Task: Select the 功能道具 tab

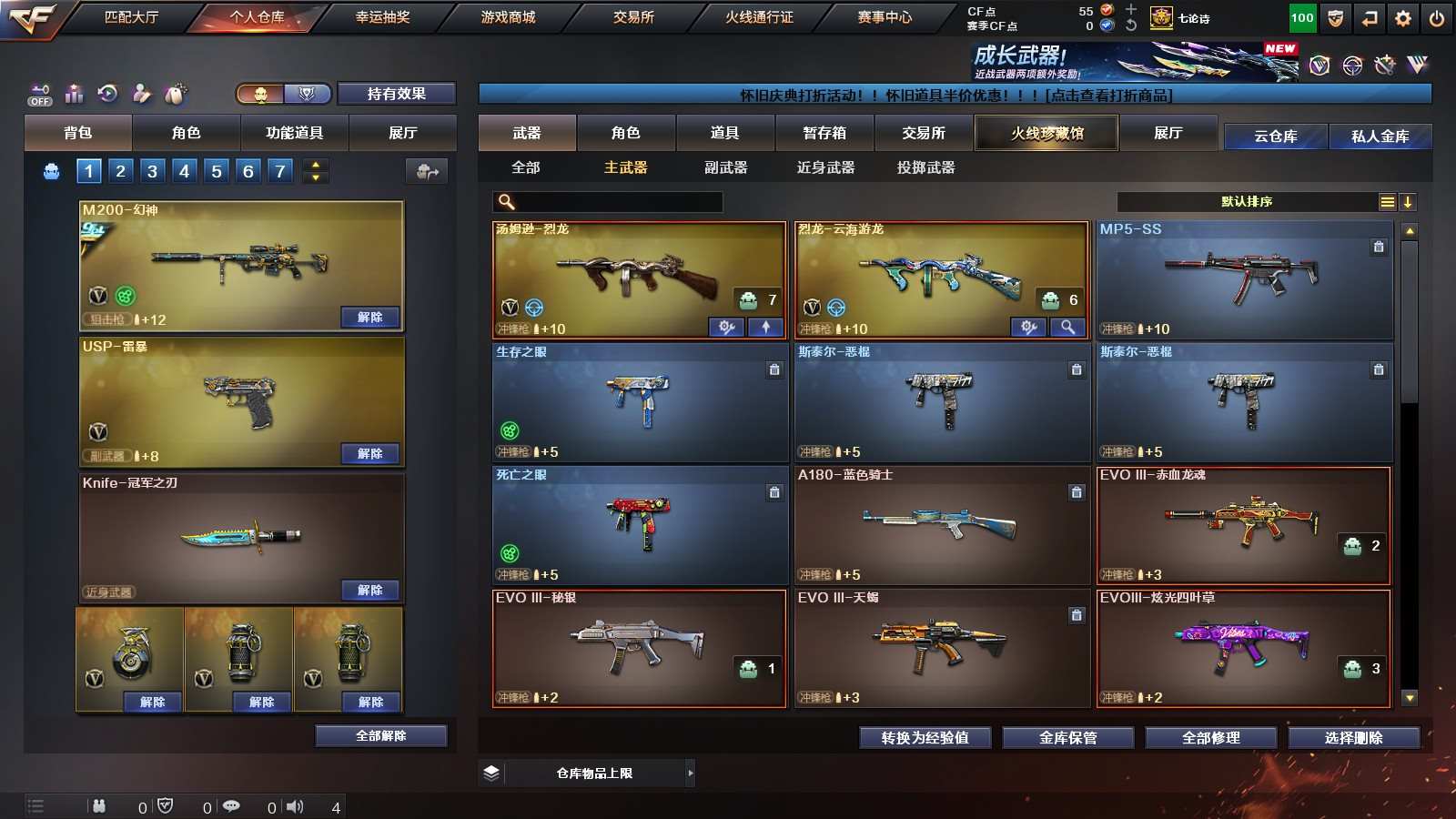Action: (x=294, y=133)
